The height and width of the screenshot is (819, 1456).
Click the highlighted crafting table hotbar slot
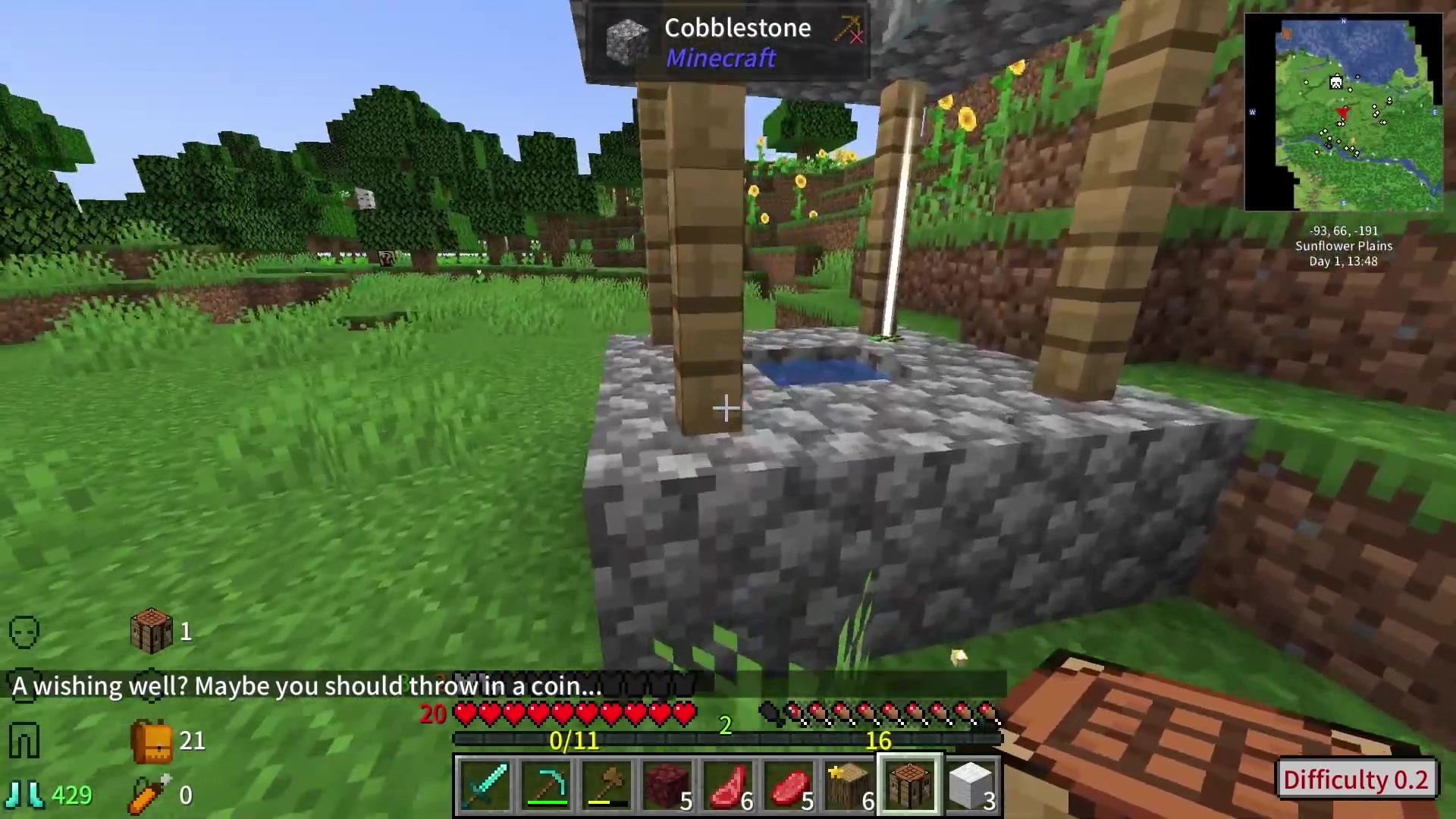point(909,784)
